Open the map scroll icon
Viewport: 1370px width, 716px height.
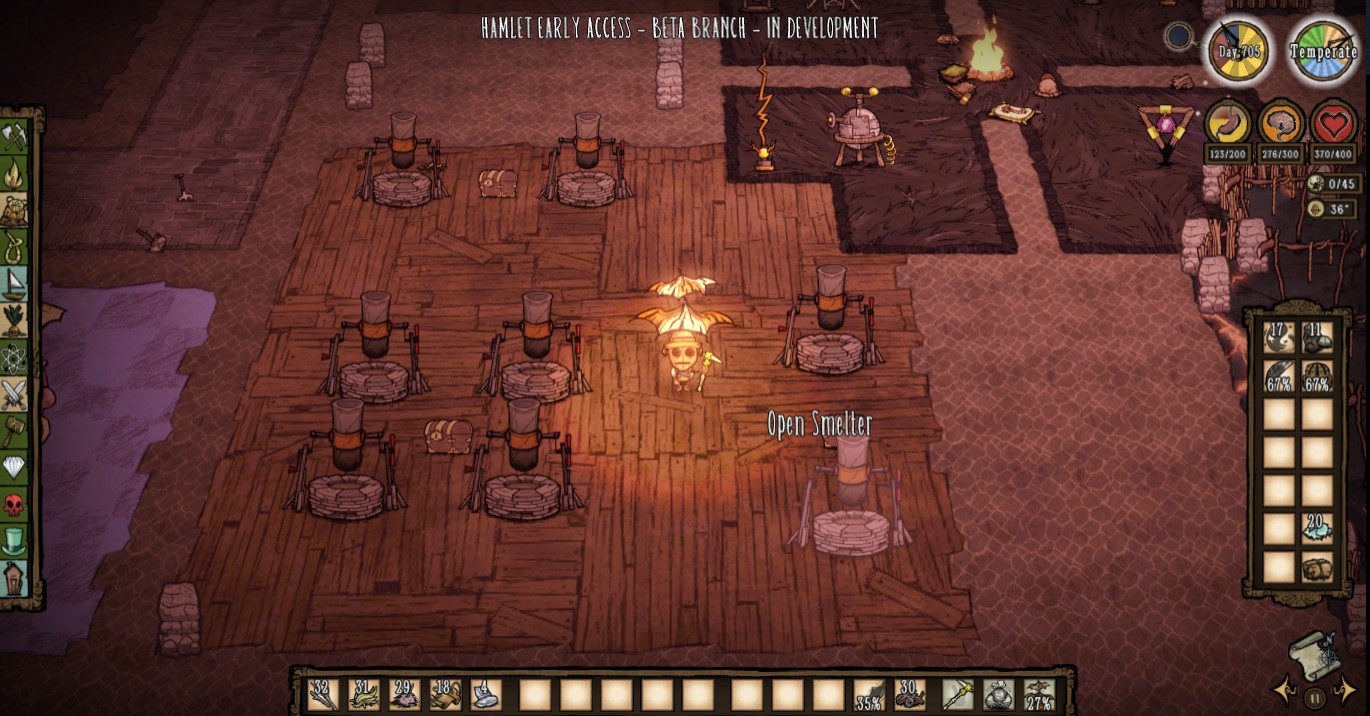(1315, 655)
